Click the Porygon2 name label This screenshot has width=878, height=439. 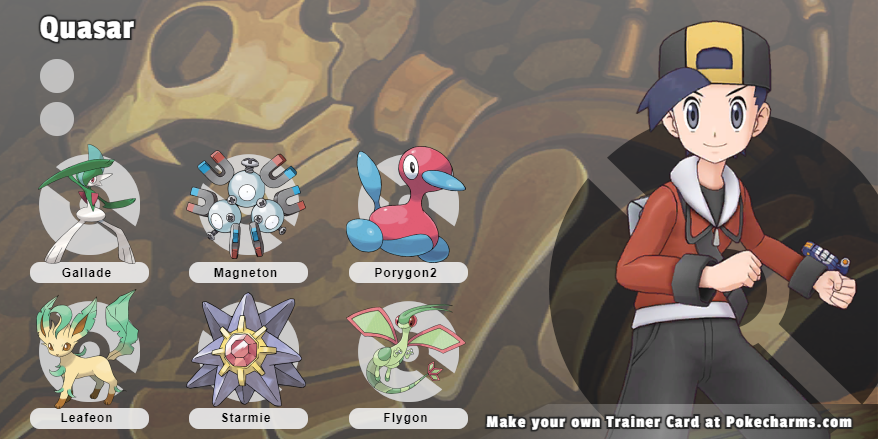[408, 272]
